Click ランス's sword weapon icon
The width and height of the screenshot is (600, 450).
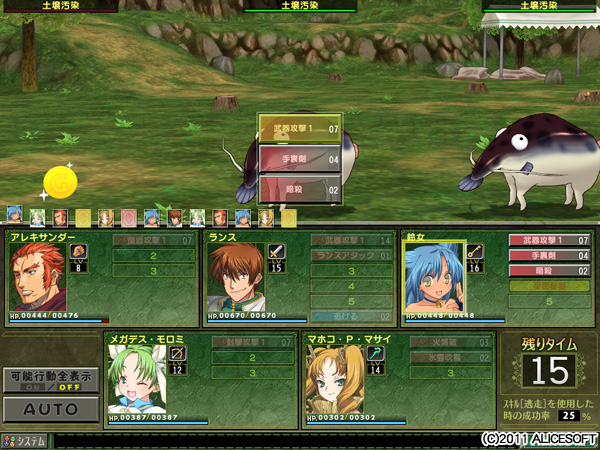pyautogui.click(x=277, y=252)
